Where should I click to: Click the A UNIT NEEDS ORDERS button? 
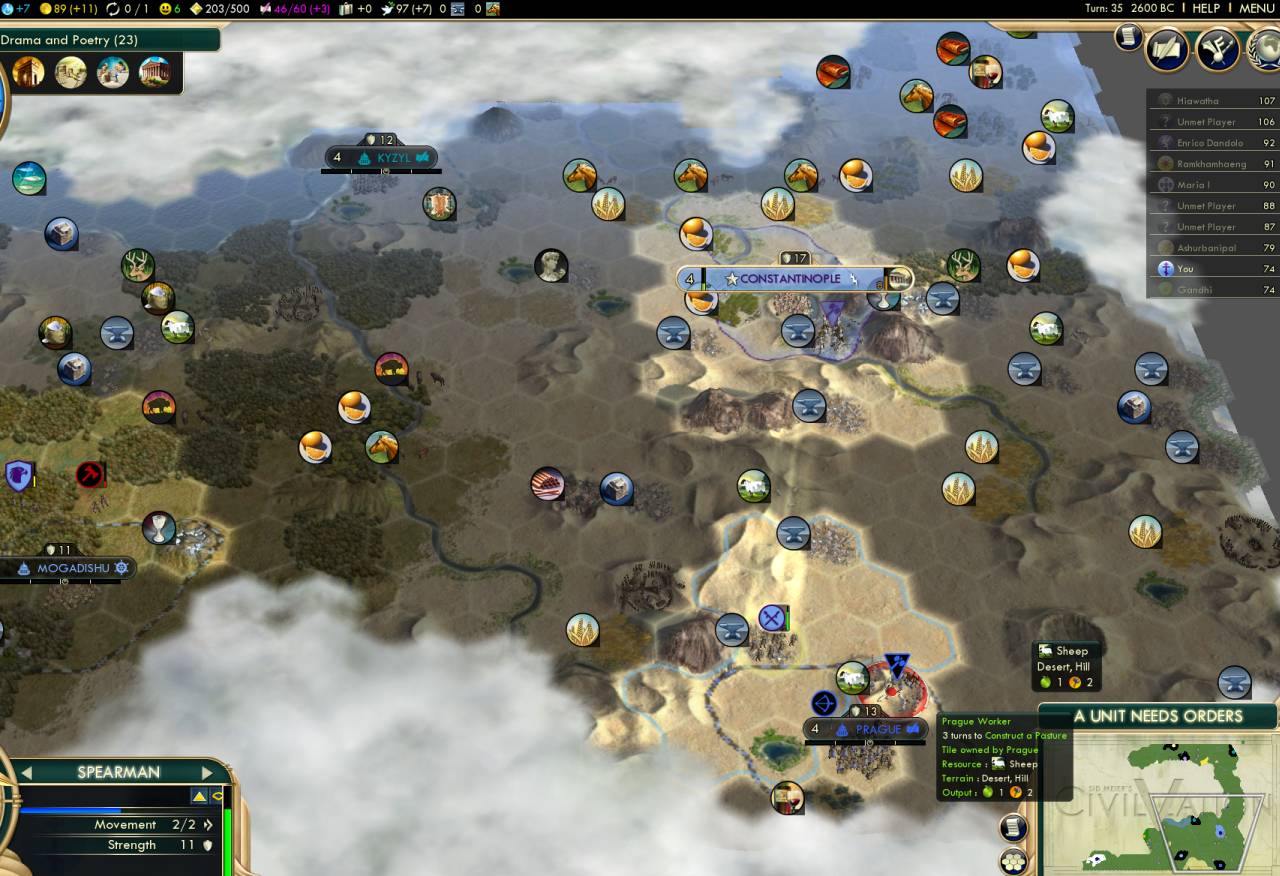coord(1158,716)
